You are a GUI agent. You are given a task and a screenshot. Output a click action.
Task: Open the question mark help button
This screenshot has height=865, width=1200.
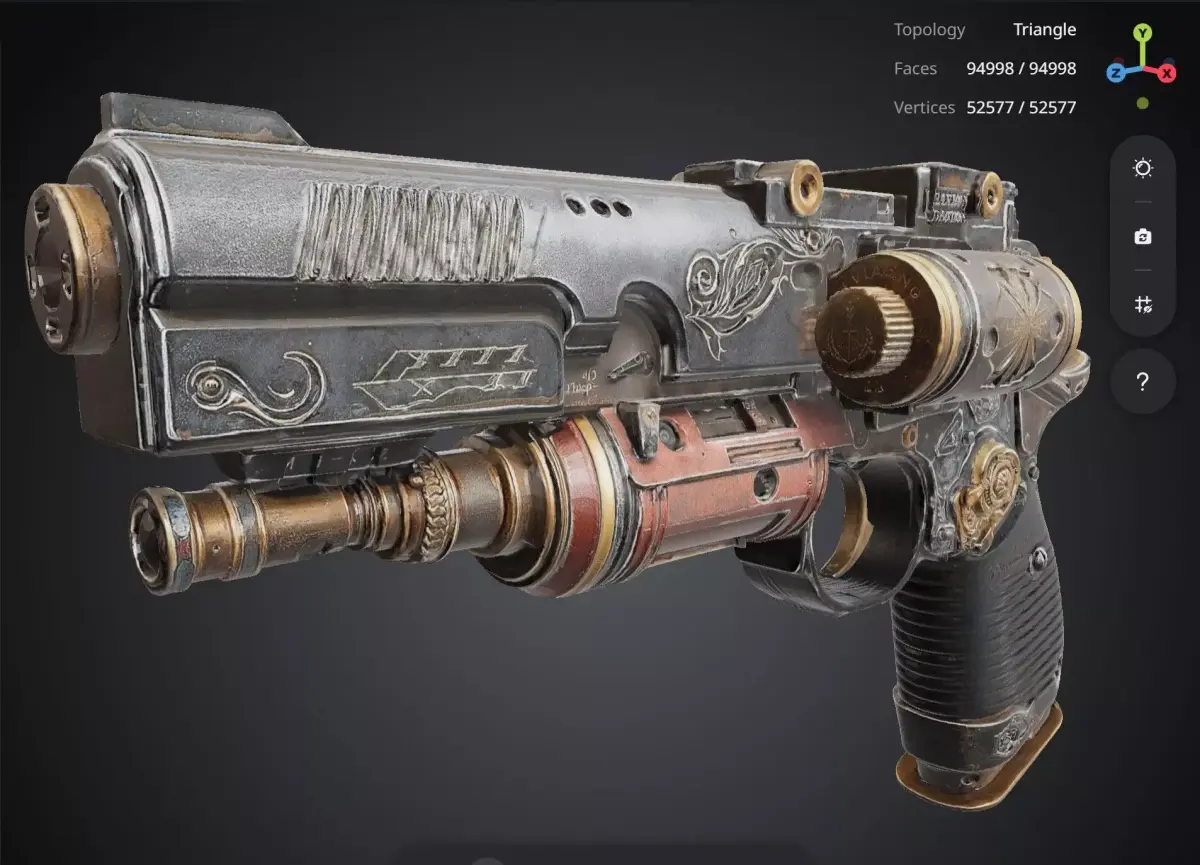1143,381
